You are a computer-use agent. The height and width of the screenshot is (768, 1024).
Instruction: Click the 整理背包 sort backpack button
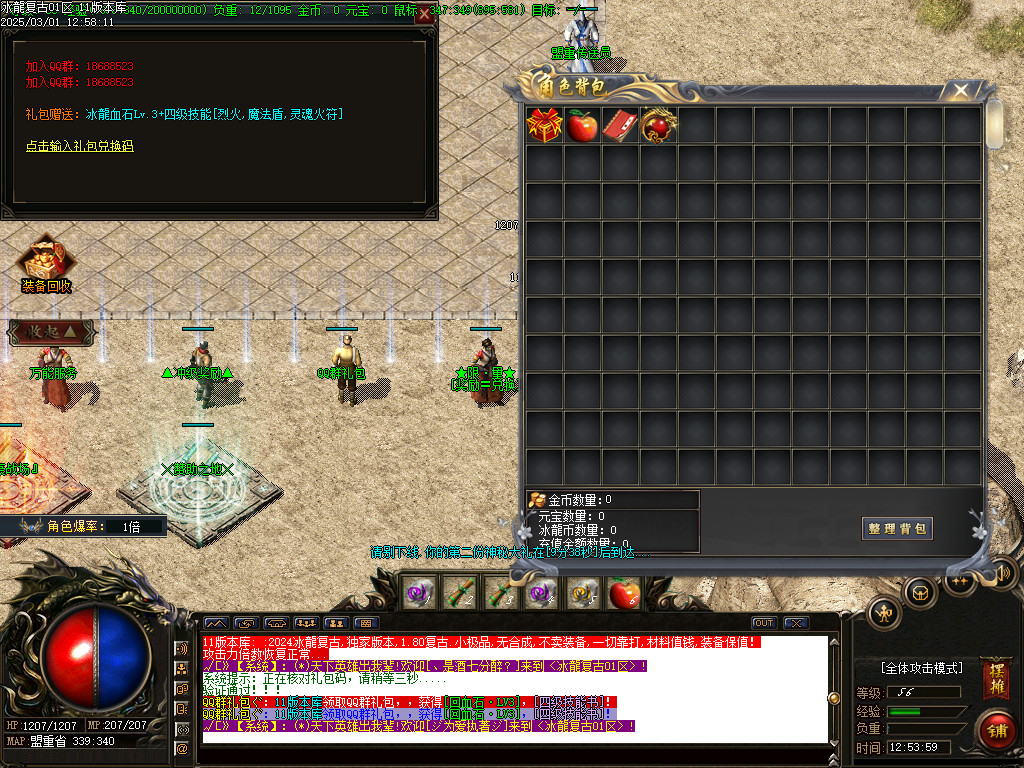click(x=897, y=529)
